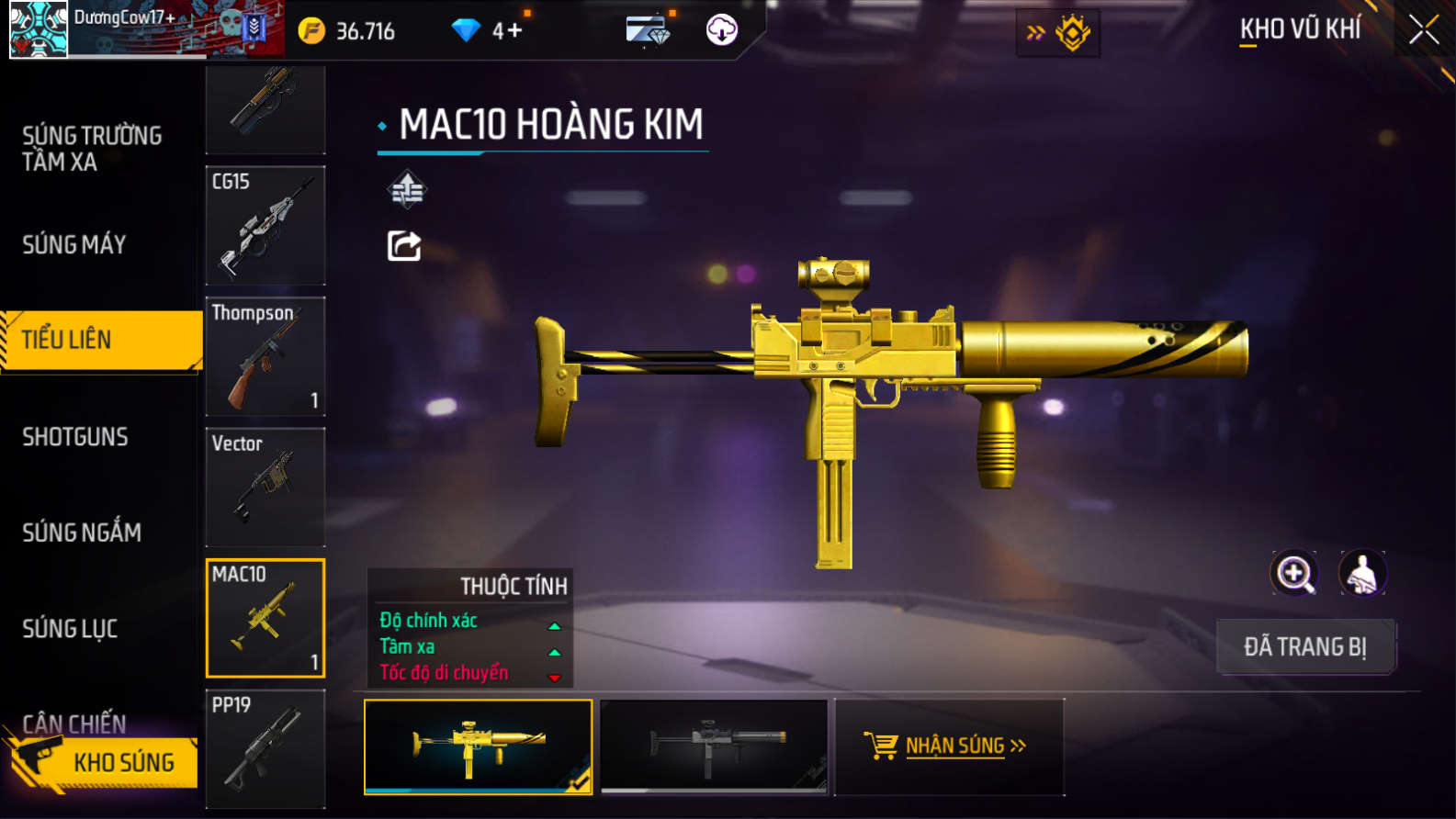The width and height of the screenshot is (1456, 819).
Task: Zoom in with the magnifier icon
Action: pos(1293,574)
